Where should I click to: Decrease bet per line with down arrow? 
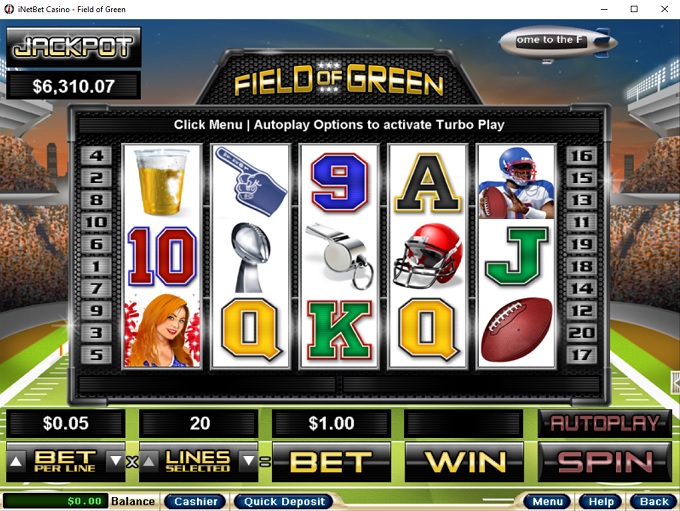point(115,462)
